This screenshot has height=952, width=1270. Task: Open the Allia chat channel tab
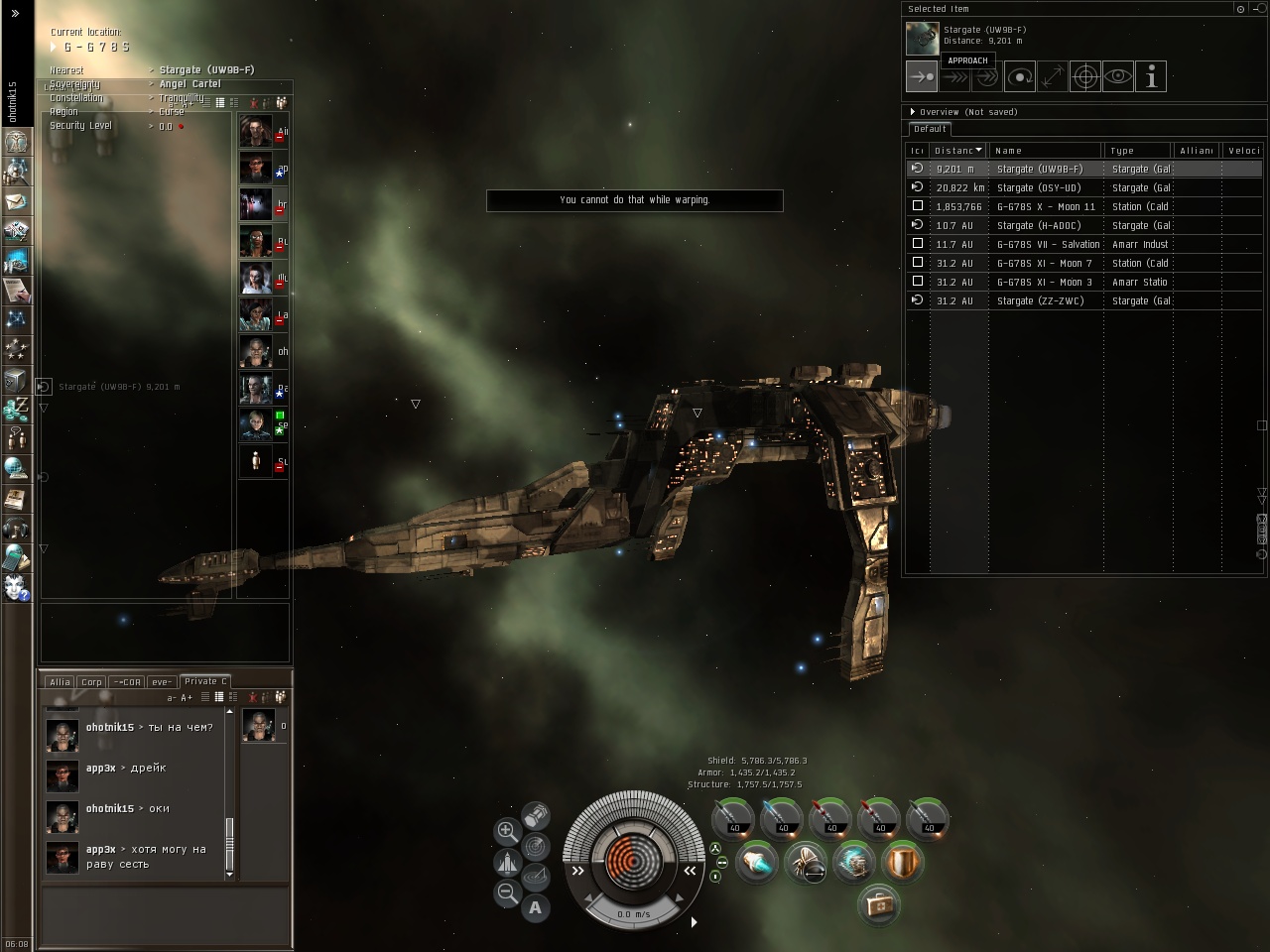pos(60,682)
